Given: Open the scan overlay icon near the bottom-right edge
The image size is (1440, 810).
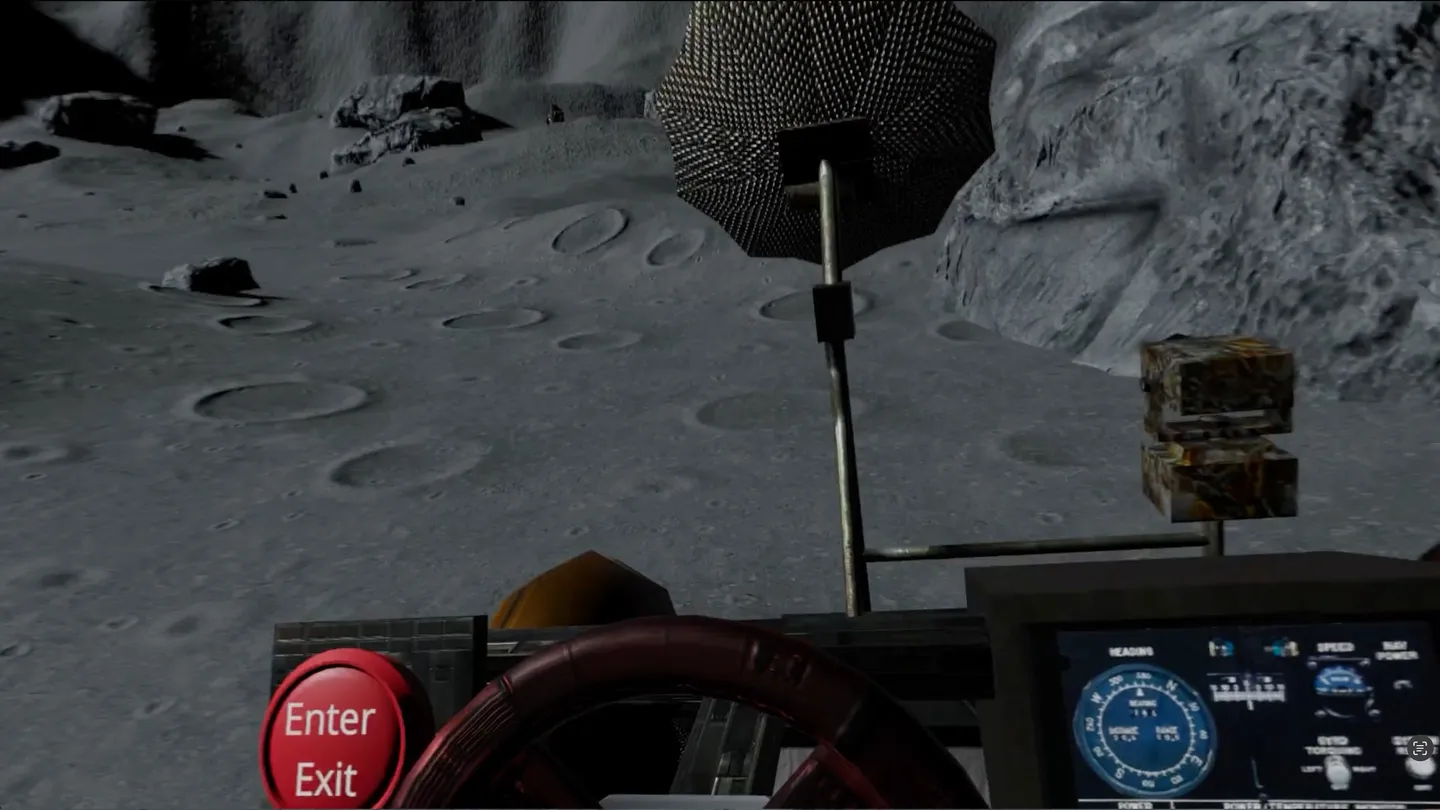Looking at the screenshot, I should click(1420, 748).
